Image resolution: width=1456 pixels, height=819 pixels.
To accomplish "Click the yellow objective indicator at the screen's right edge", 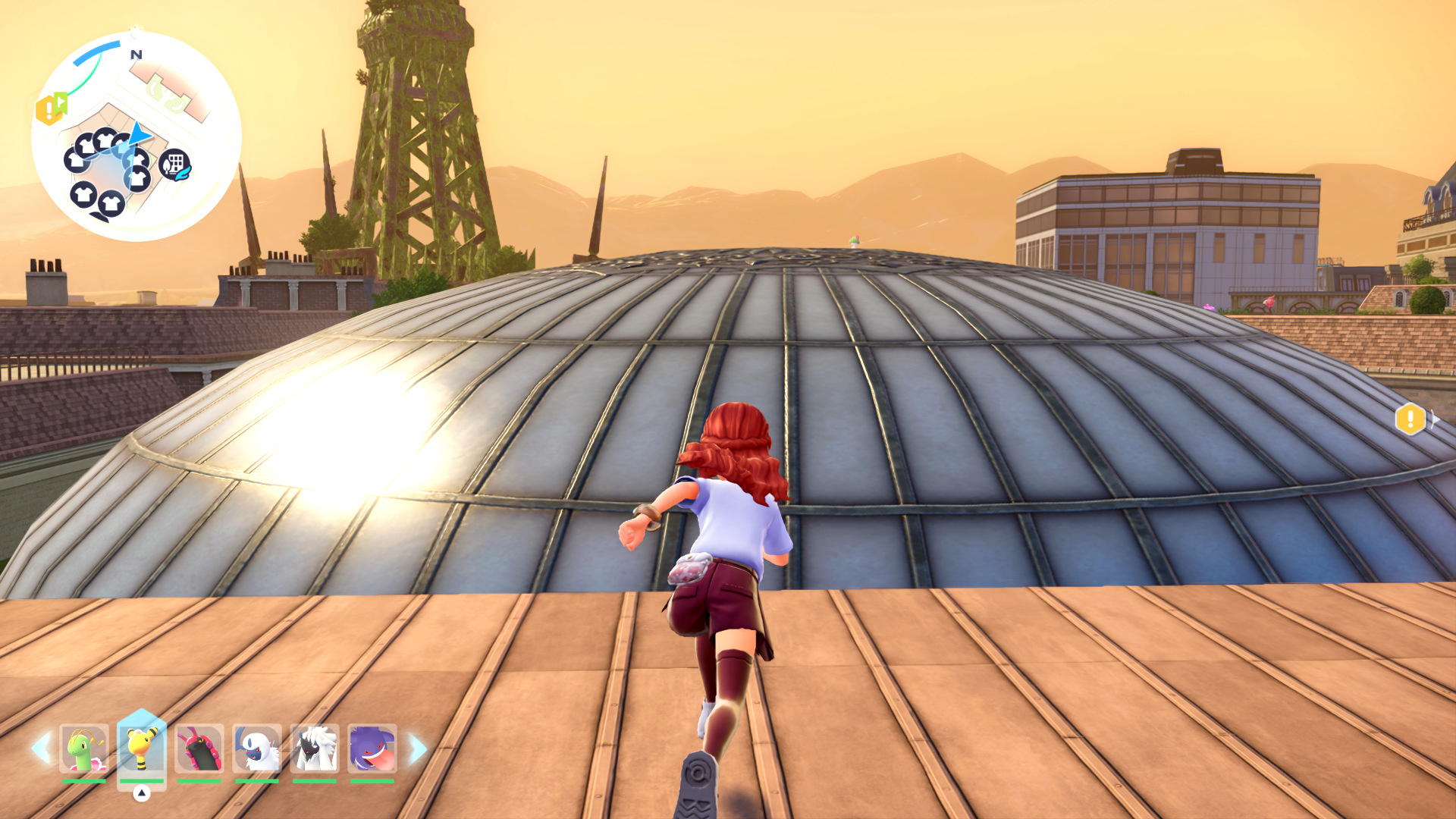I will (x=1410, y=419).
